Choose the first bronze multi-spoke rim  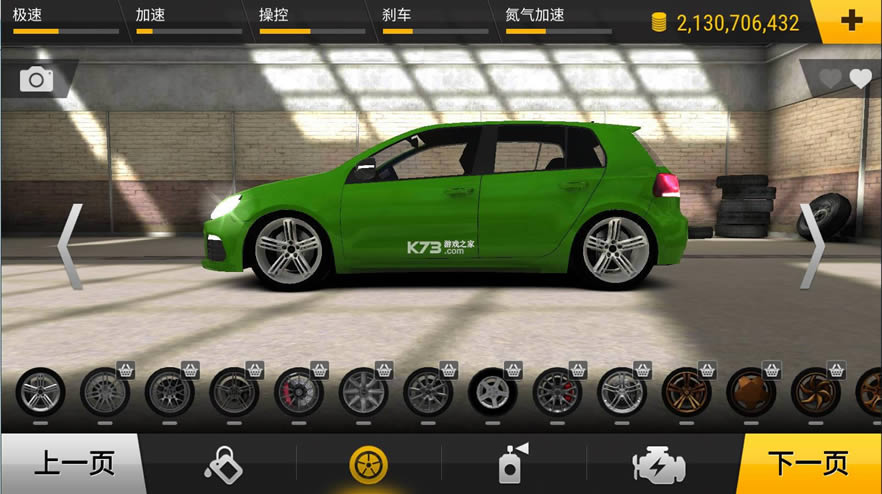[687, 392]
